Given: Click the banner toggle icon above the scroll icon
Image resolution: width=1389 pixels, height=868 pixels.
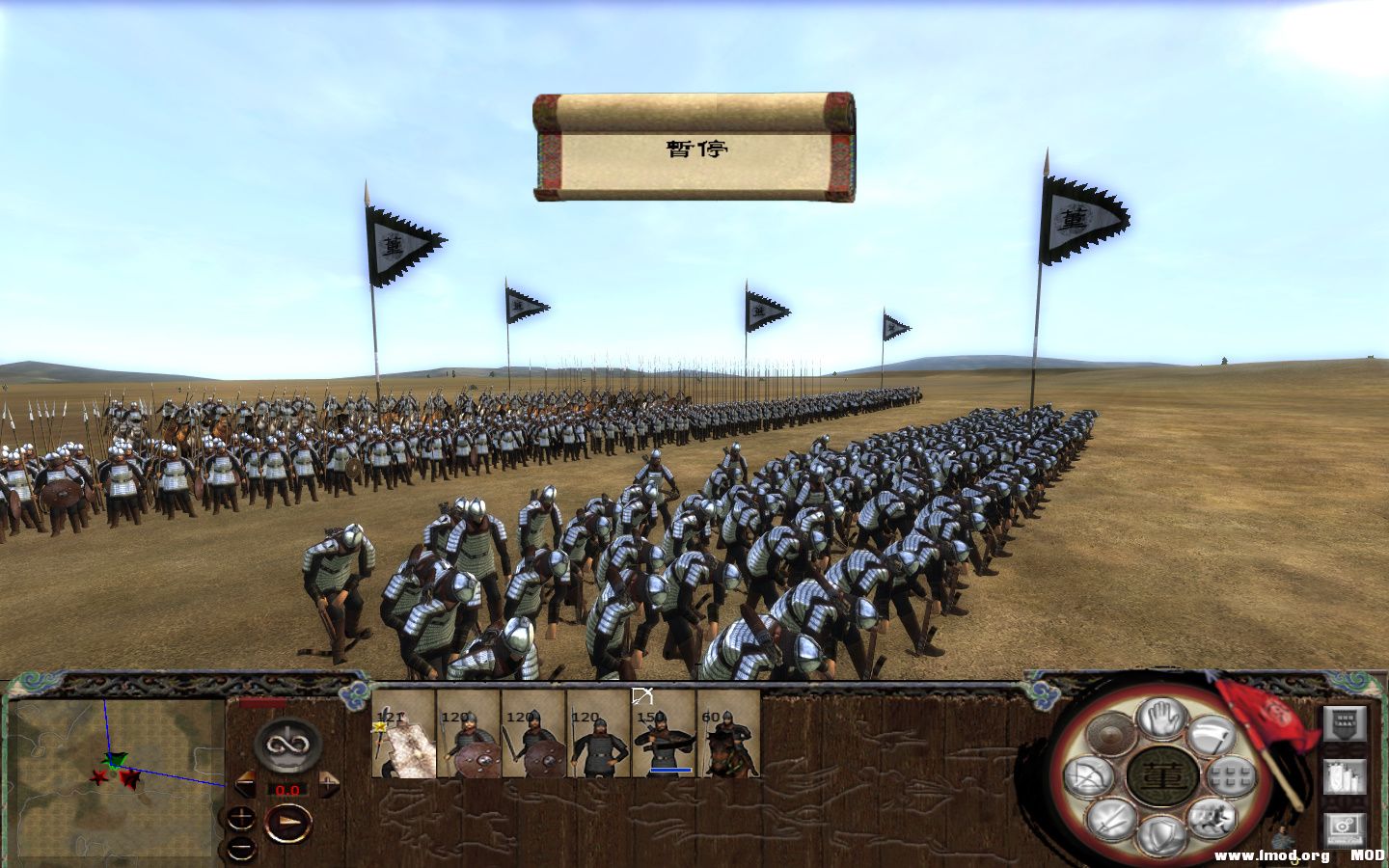Looking at the screenshot, I should (1343, 723).
